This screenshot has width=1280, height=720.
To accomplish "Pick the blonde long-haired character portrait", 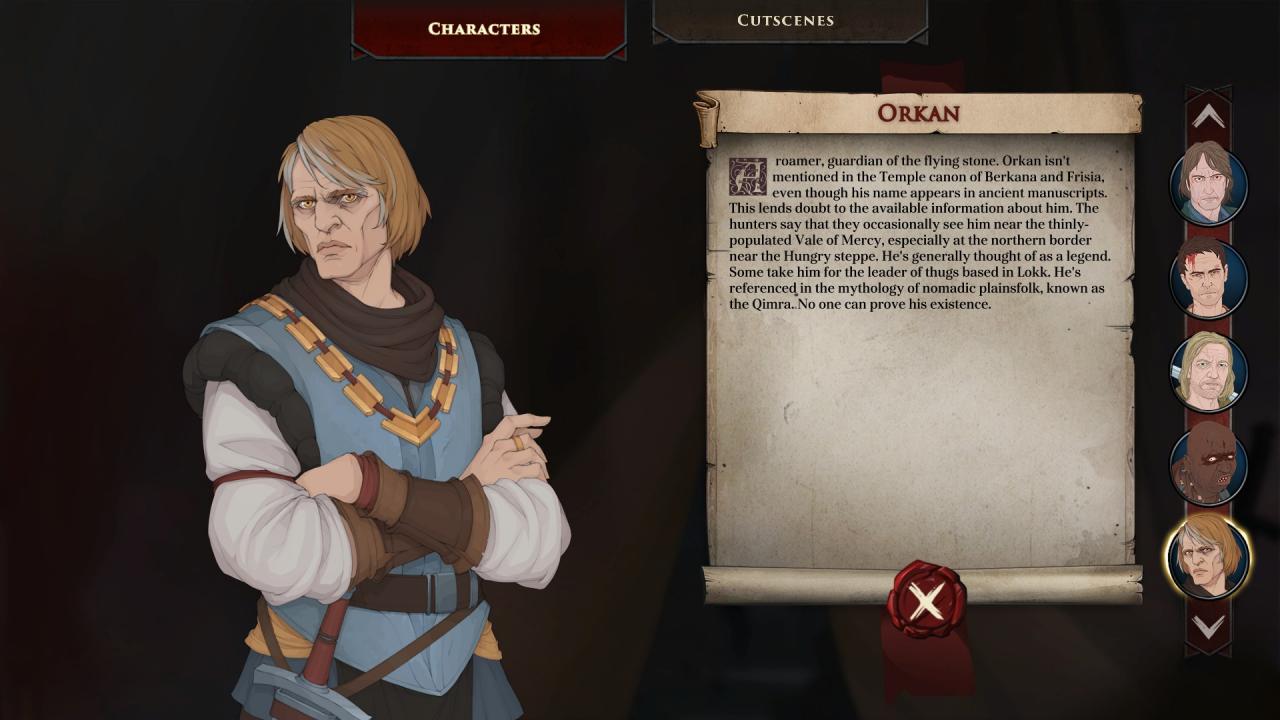I will pyautogui.click(x=1208, y=371).
